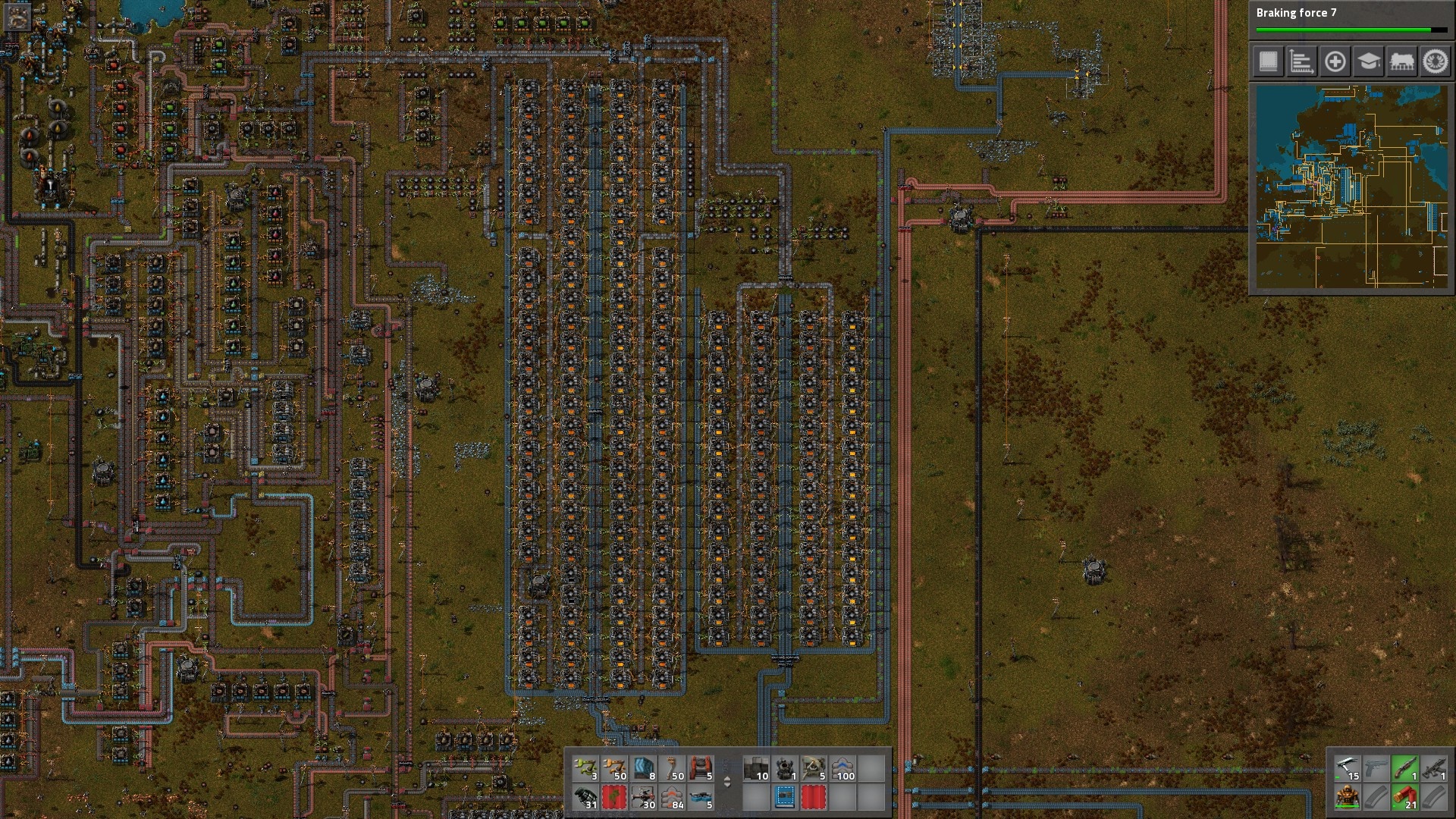Open the technology tree graduation cap button
The image size is (1456, 819).
1368,61
